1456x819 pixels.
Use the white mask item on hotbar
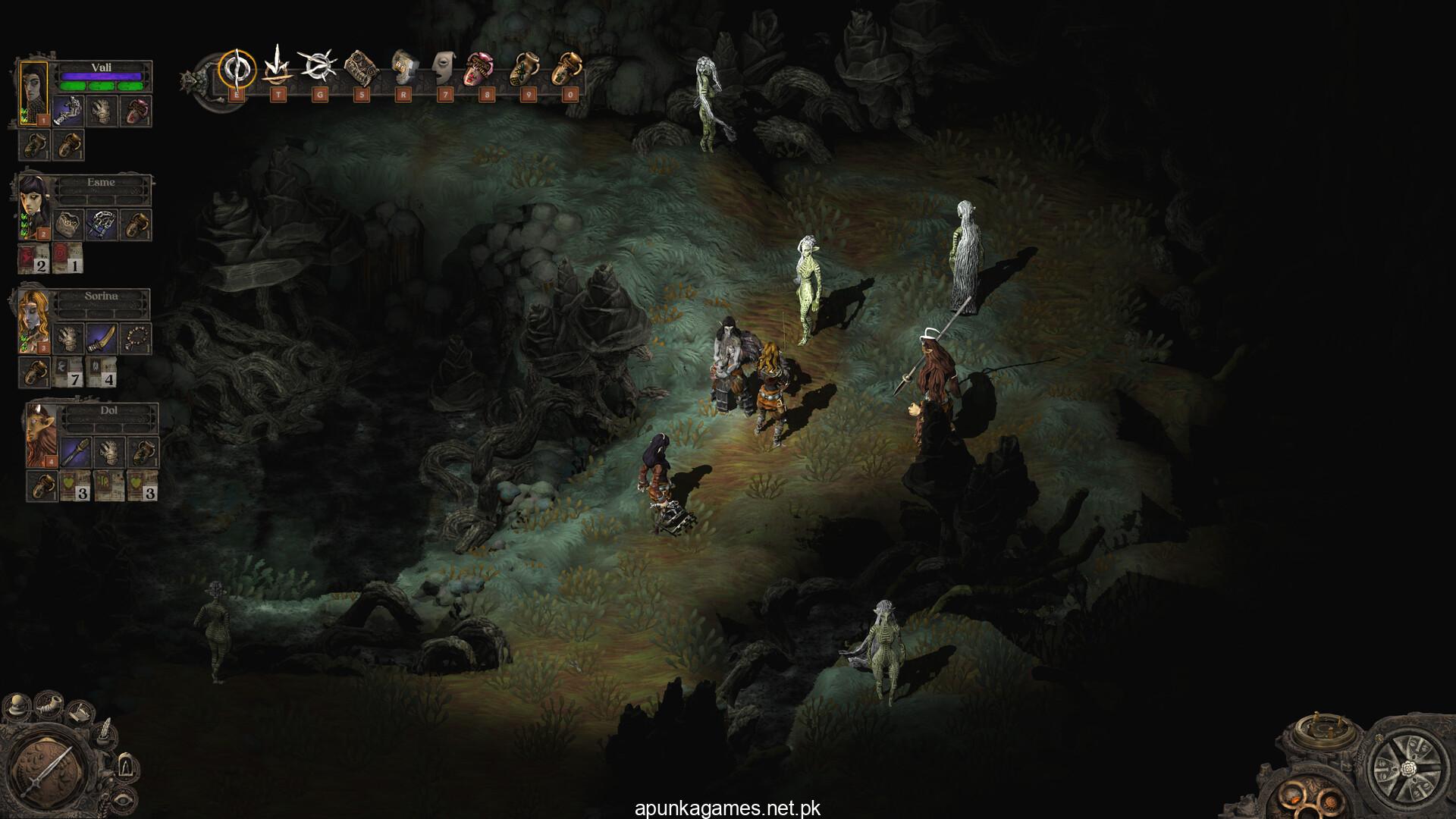point(444,68)
